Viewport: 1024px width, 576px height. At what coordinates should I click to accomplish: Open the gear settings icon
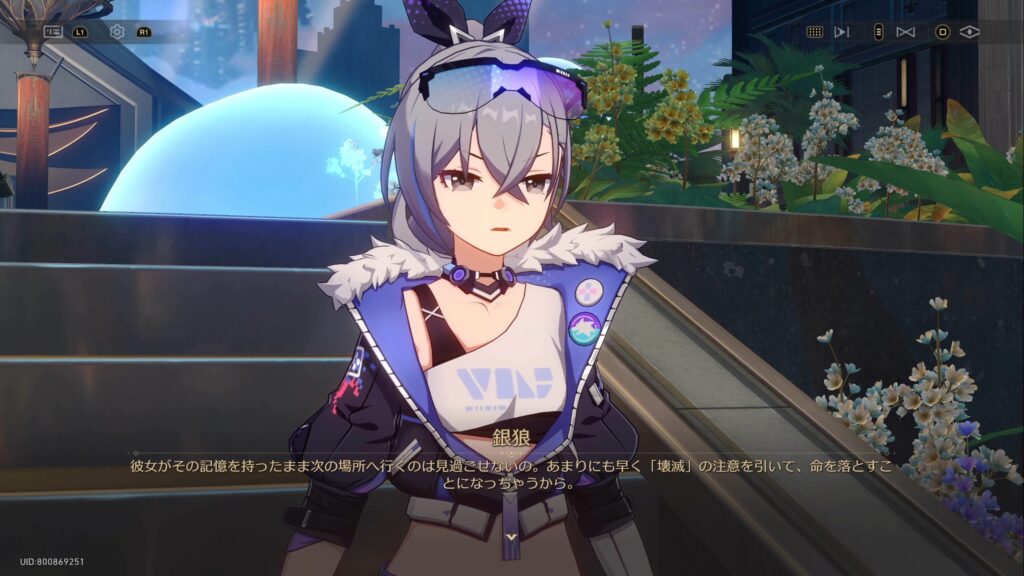117,32
